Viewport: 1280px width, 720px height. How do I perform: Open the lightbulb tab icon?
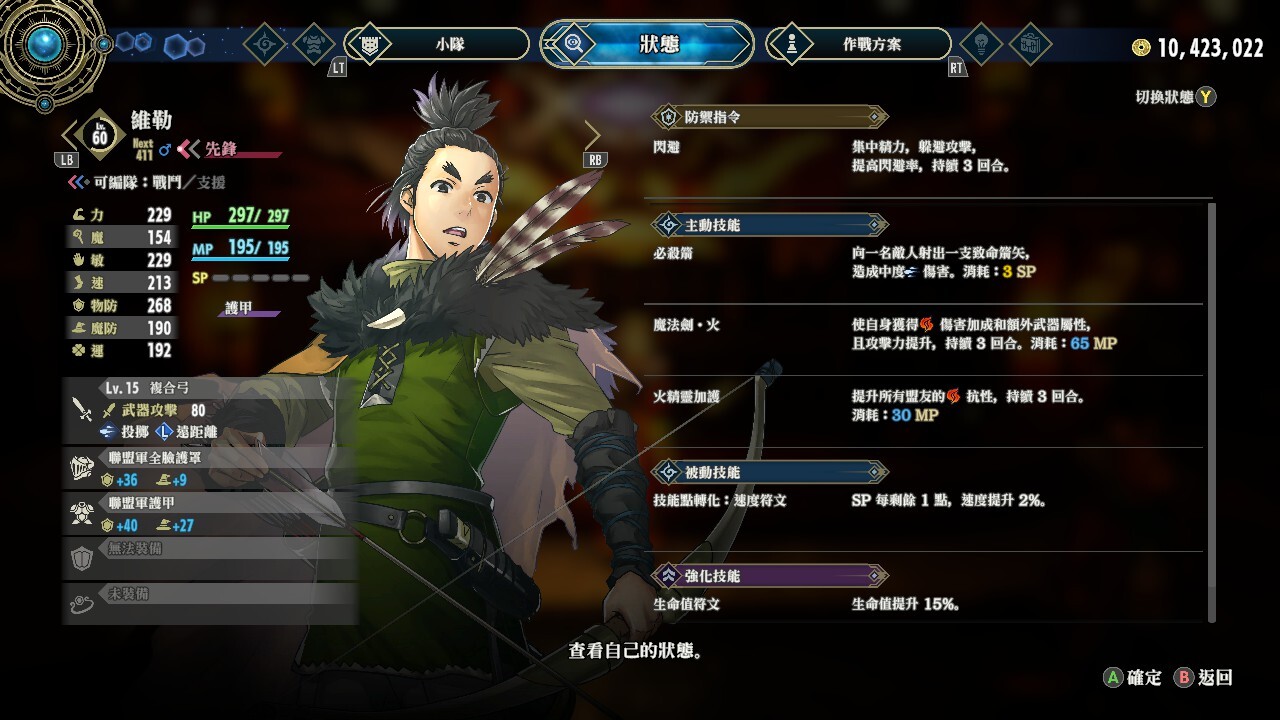980,44
